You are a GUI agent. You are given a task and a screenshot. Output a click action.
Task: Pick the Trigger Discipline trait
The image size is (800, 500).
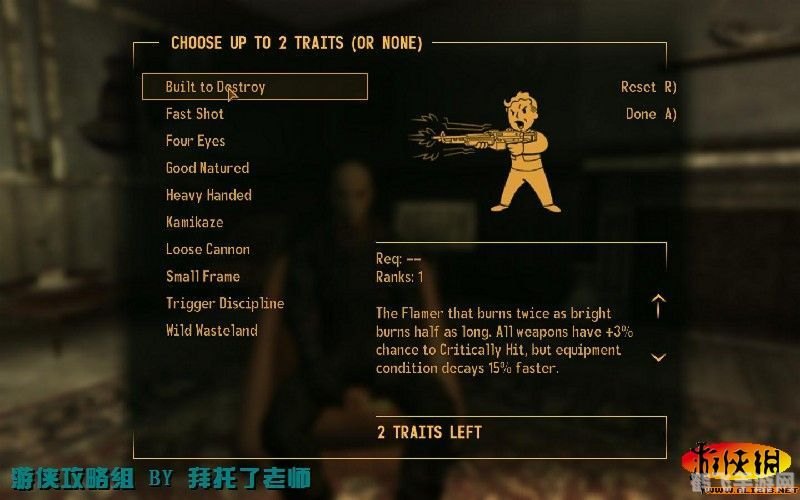(224, 303)
